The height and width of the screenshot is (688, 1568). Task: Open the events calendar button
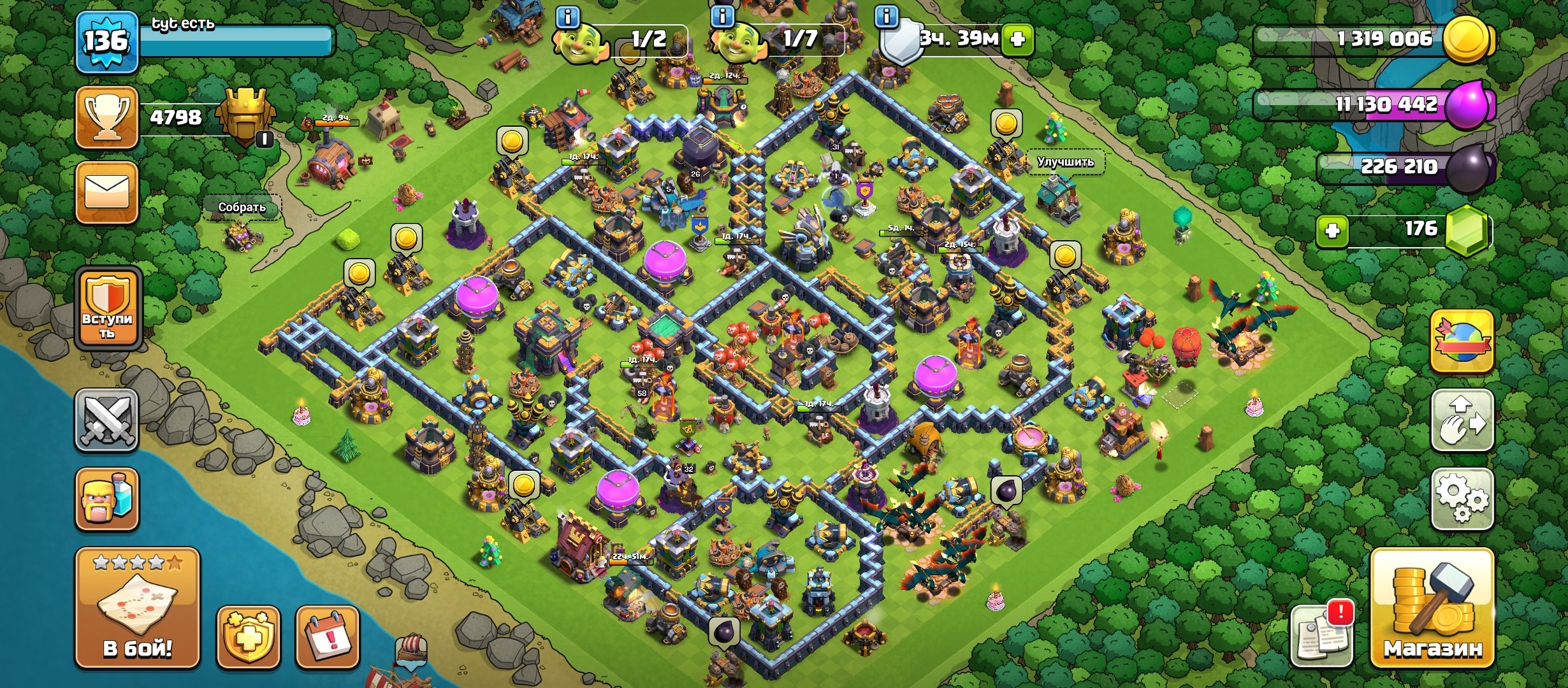328,637
